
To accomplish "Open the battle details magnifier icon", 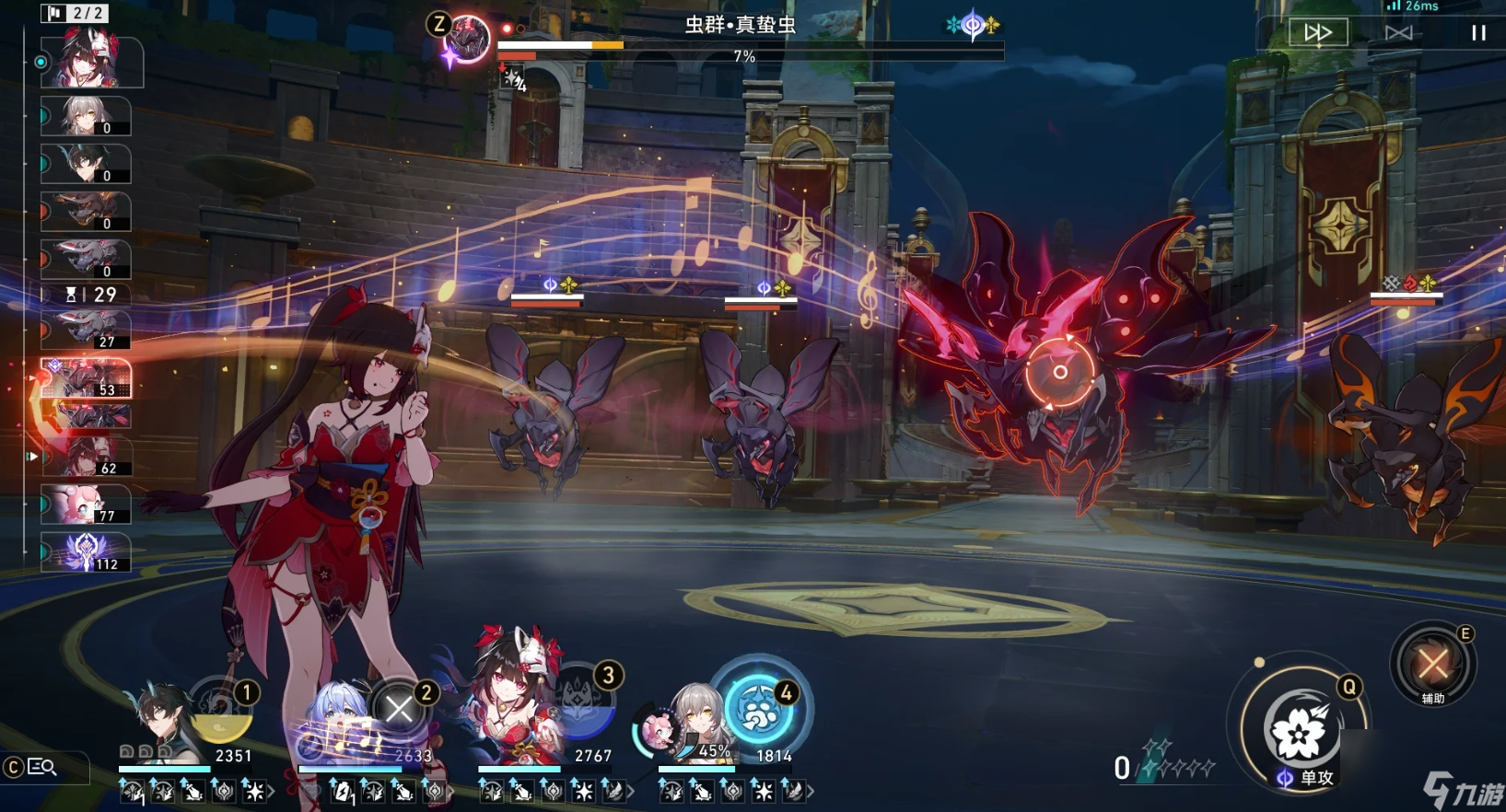I will pos(42,767).
